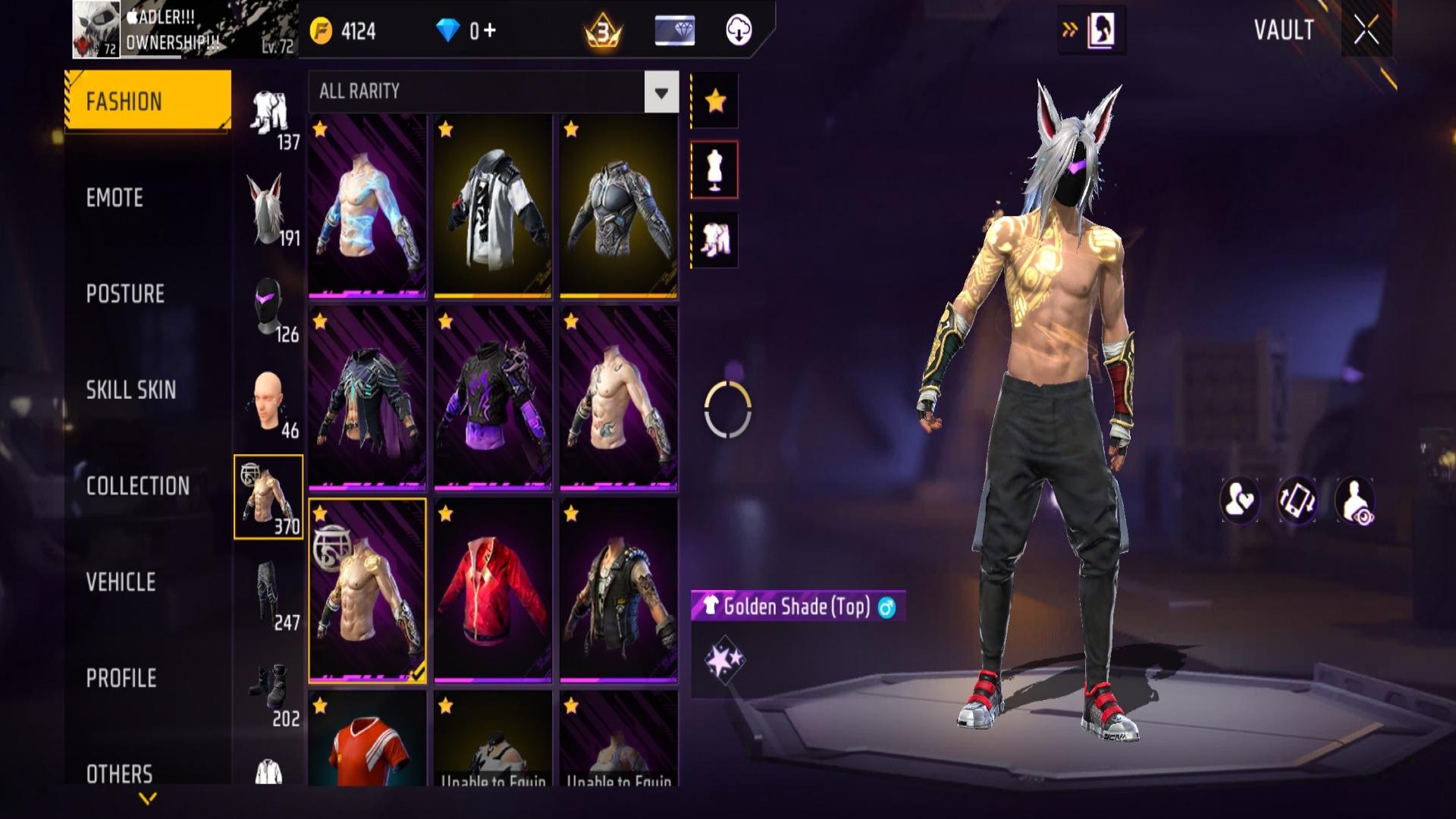
Task: Equip the purple and black jacket top
Action: coord(493,398)
